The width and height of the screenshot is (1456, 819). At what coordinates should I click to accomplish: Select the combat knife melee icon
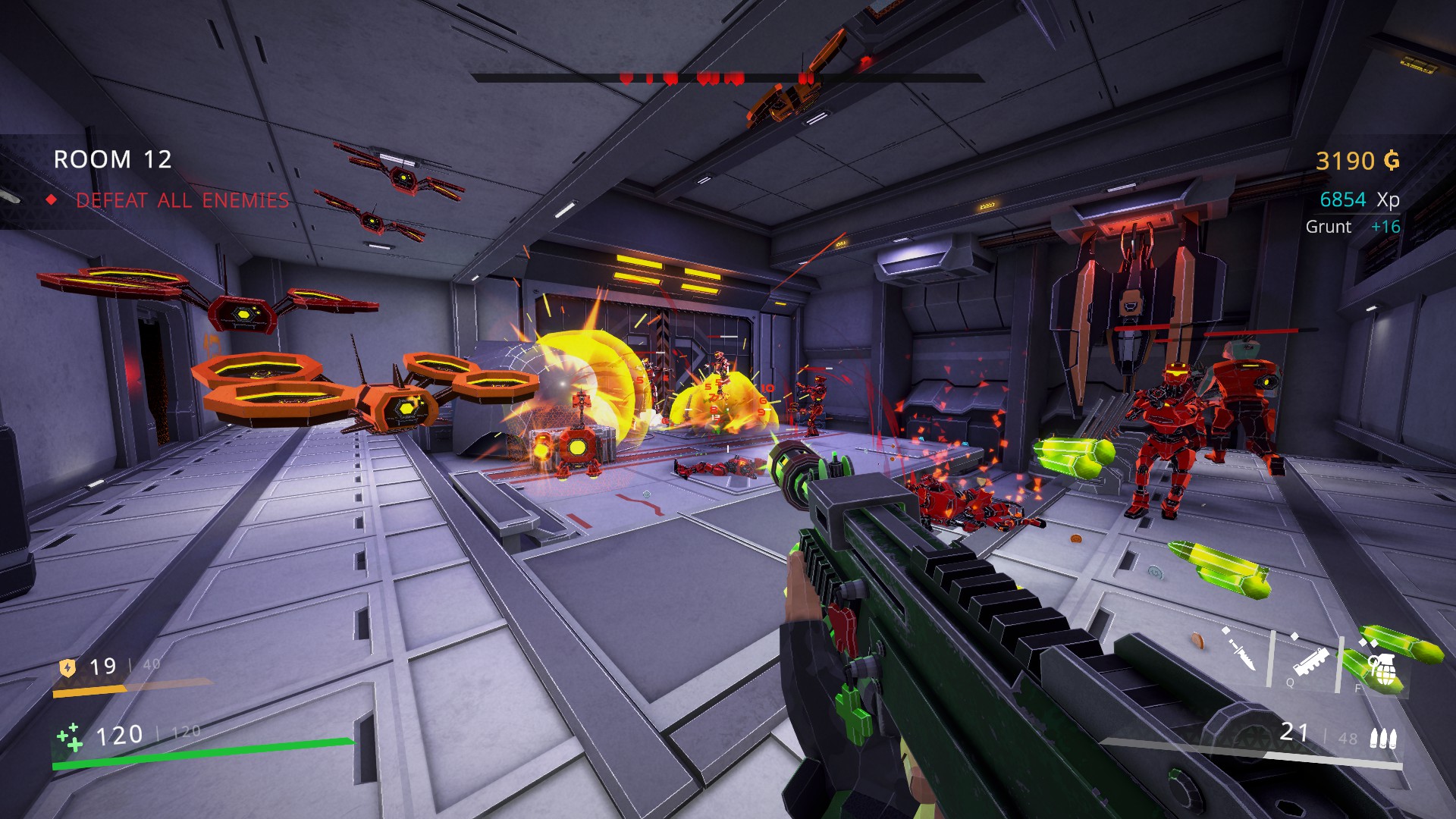(1240, 651)
